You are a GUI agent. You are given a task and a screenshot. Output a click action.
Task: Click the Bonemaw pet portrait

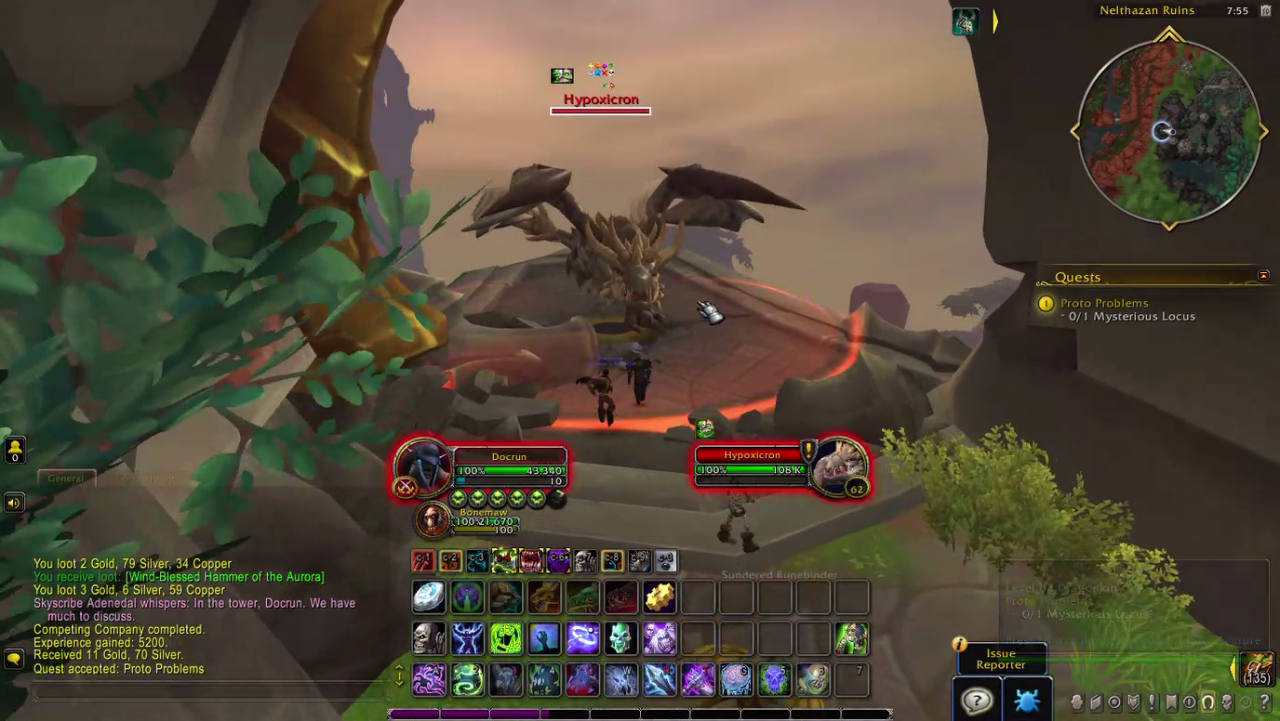coord(432,519)
